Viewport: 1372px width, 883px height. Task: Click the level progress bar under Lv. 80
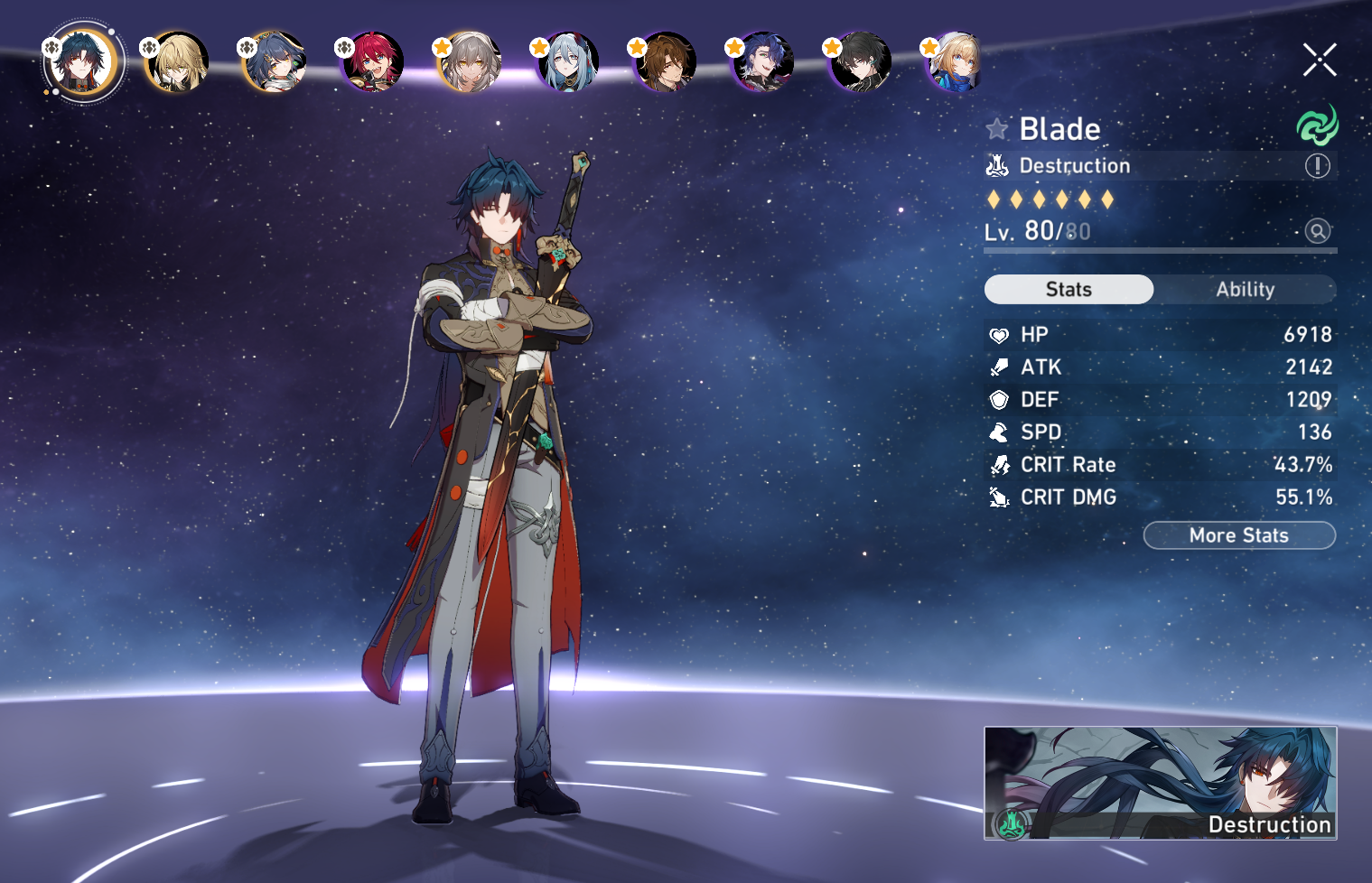coord(1161,253)
